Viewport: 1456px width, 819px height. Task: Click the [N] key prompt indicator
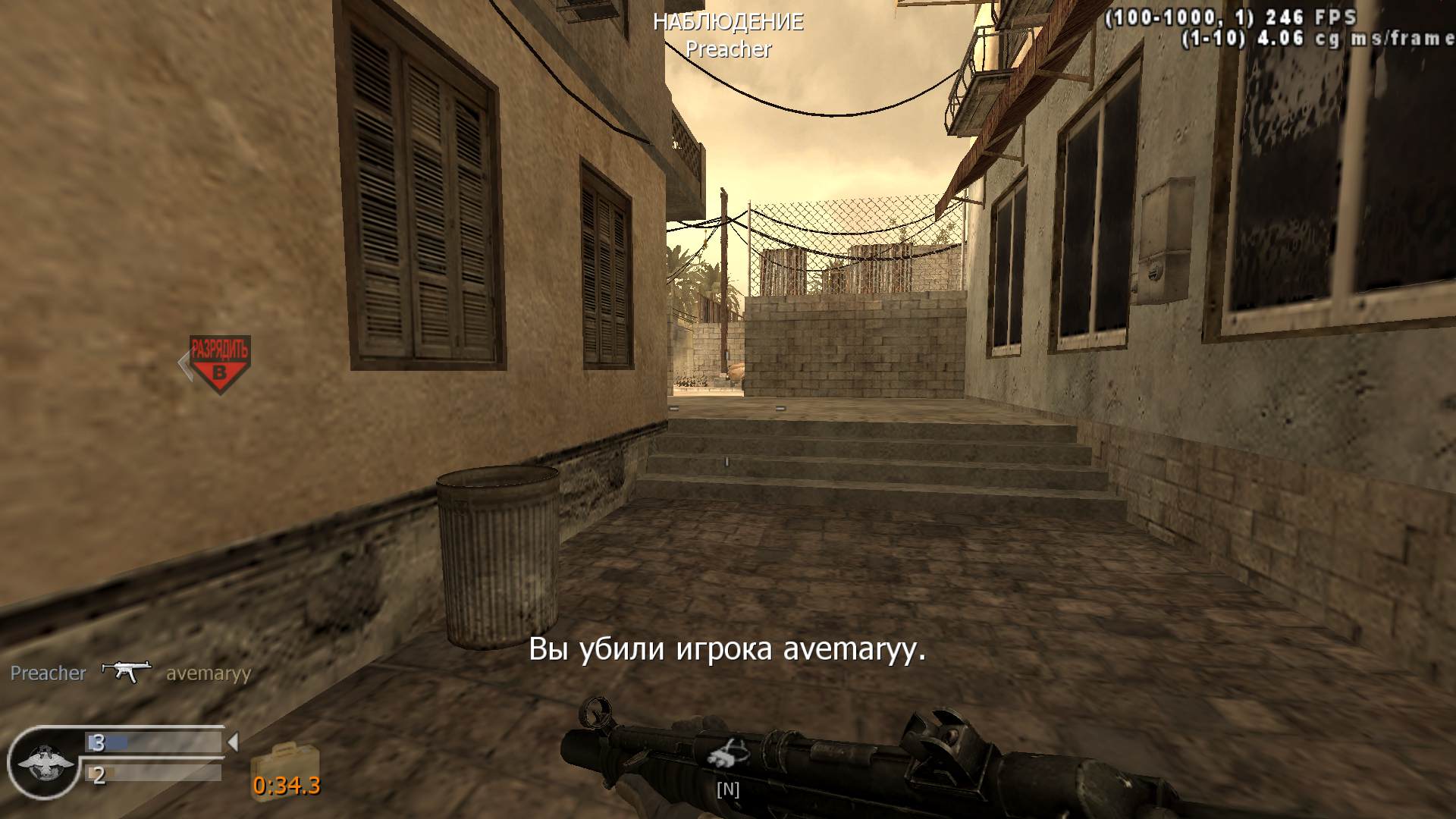click(x=727, y=789)
